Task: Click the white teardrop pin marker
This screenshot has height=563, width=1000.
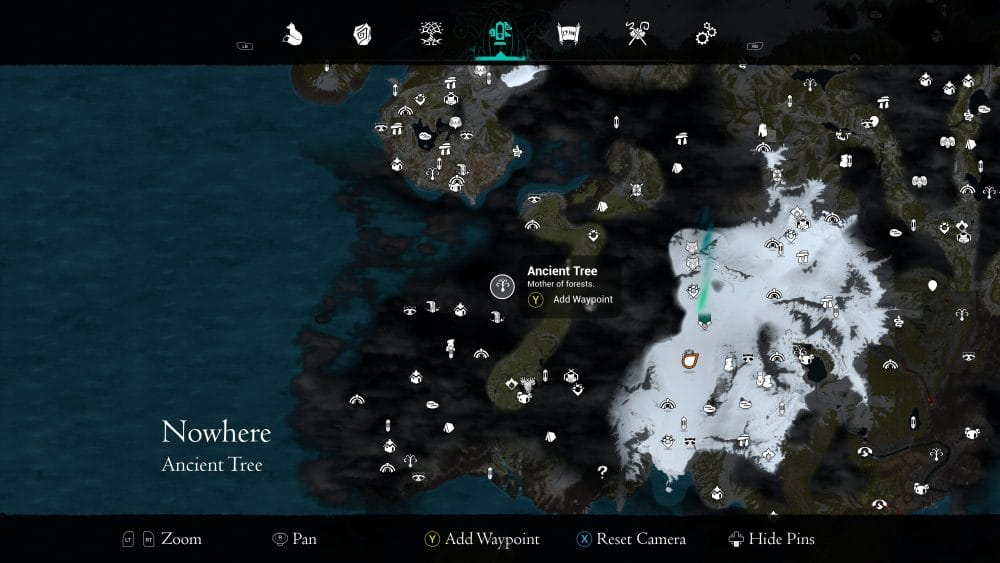Action: [932, 286]
